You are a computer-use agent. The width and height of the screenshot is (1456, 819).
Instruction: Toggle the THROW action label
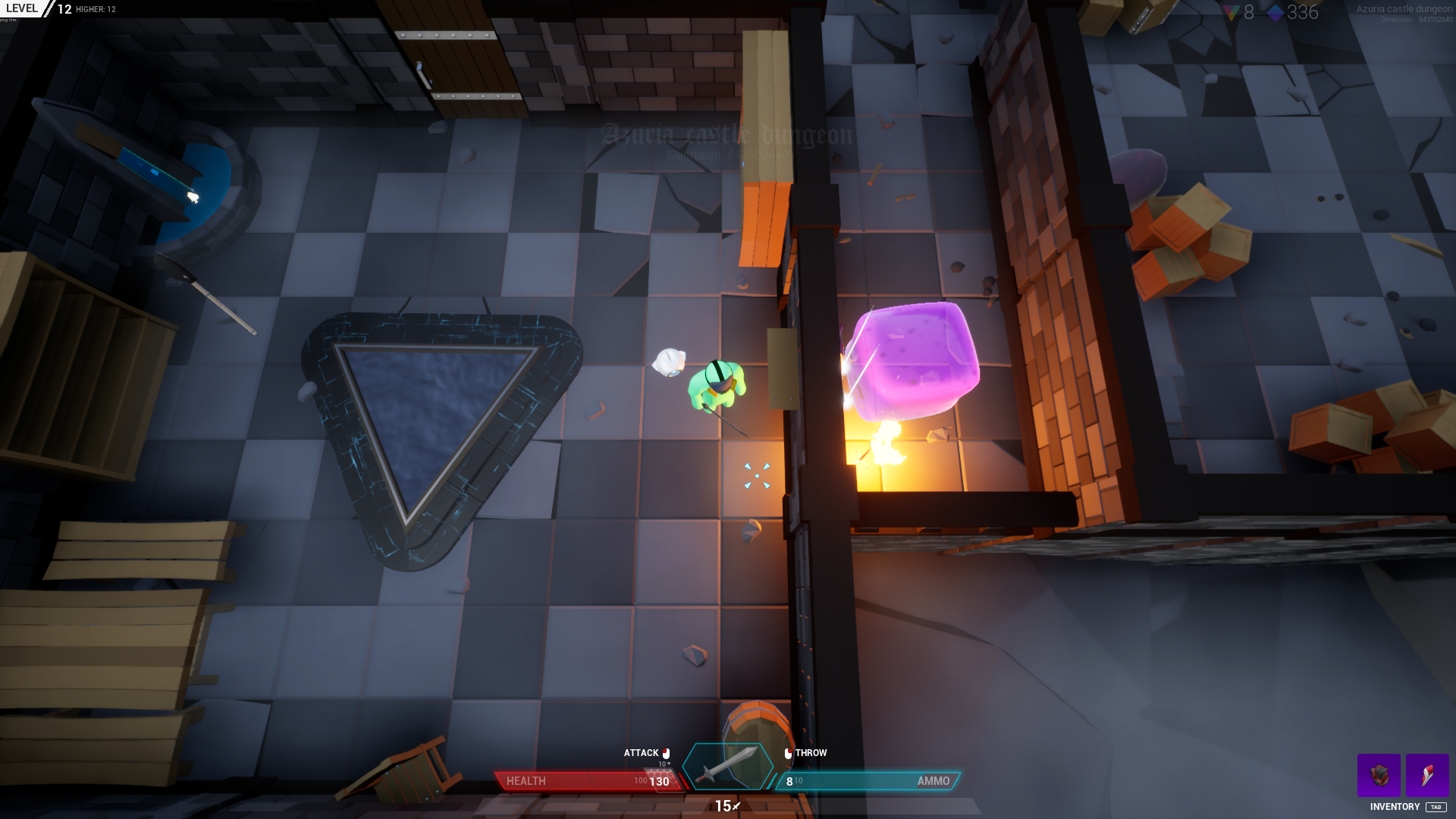pos(811,753)
